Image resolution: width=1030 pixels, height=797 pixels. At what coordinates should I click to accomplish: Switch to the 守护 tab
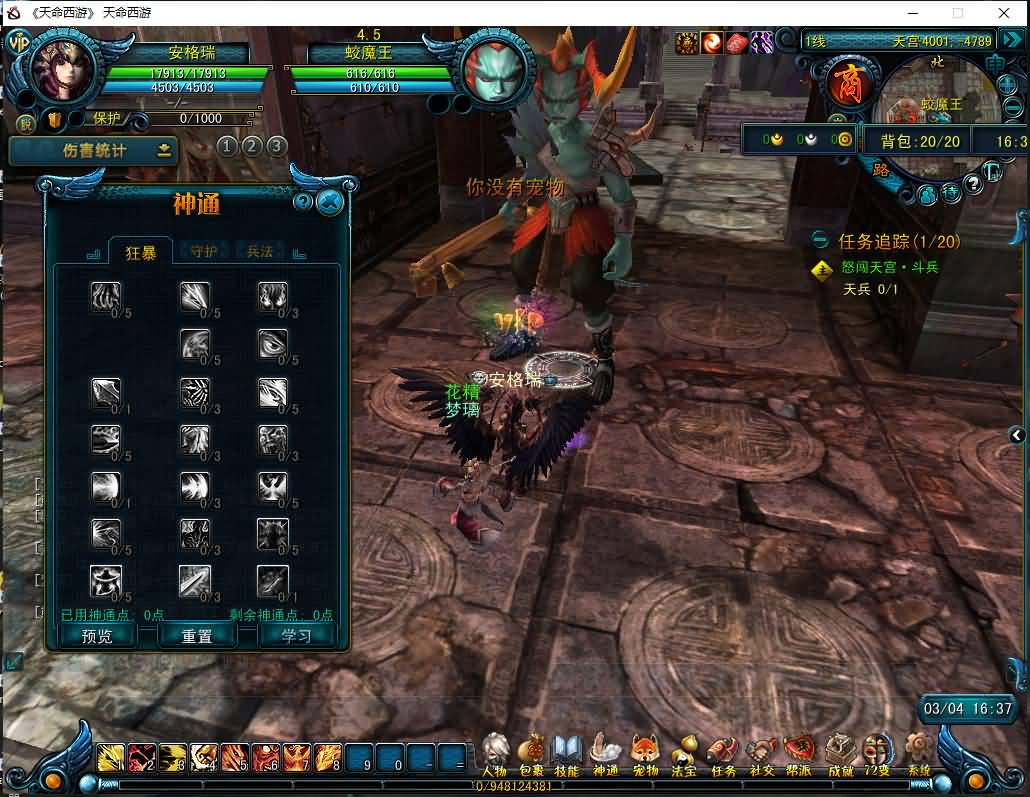pos(203,252)
